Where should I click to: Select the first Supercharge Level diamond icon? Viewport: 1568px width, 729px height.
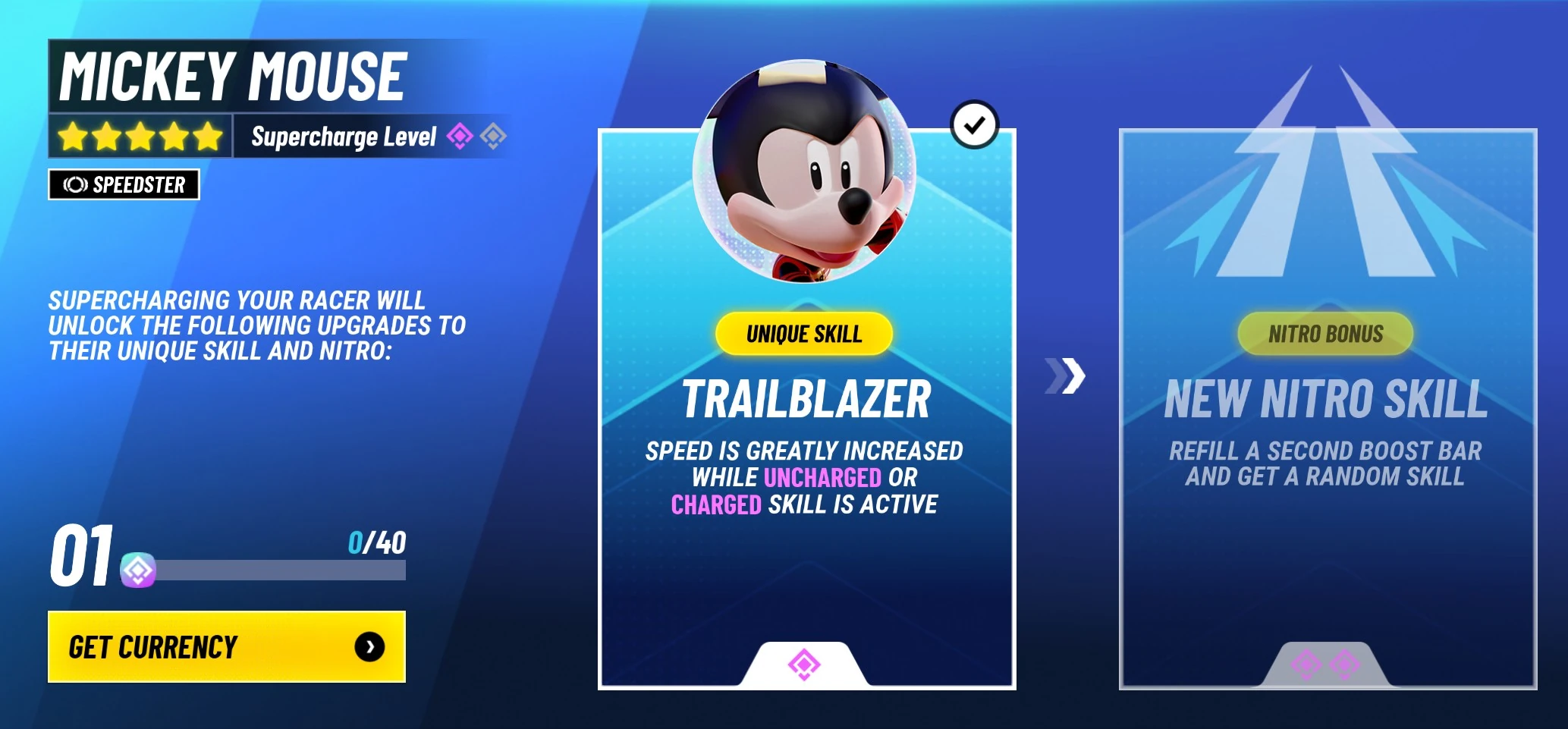coord(460,136)
